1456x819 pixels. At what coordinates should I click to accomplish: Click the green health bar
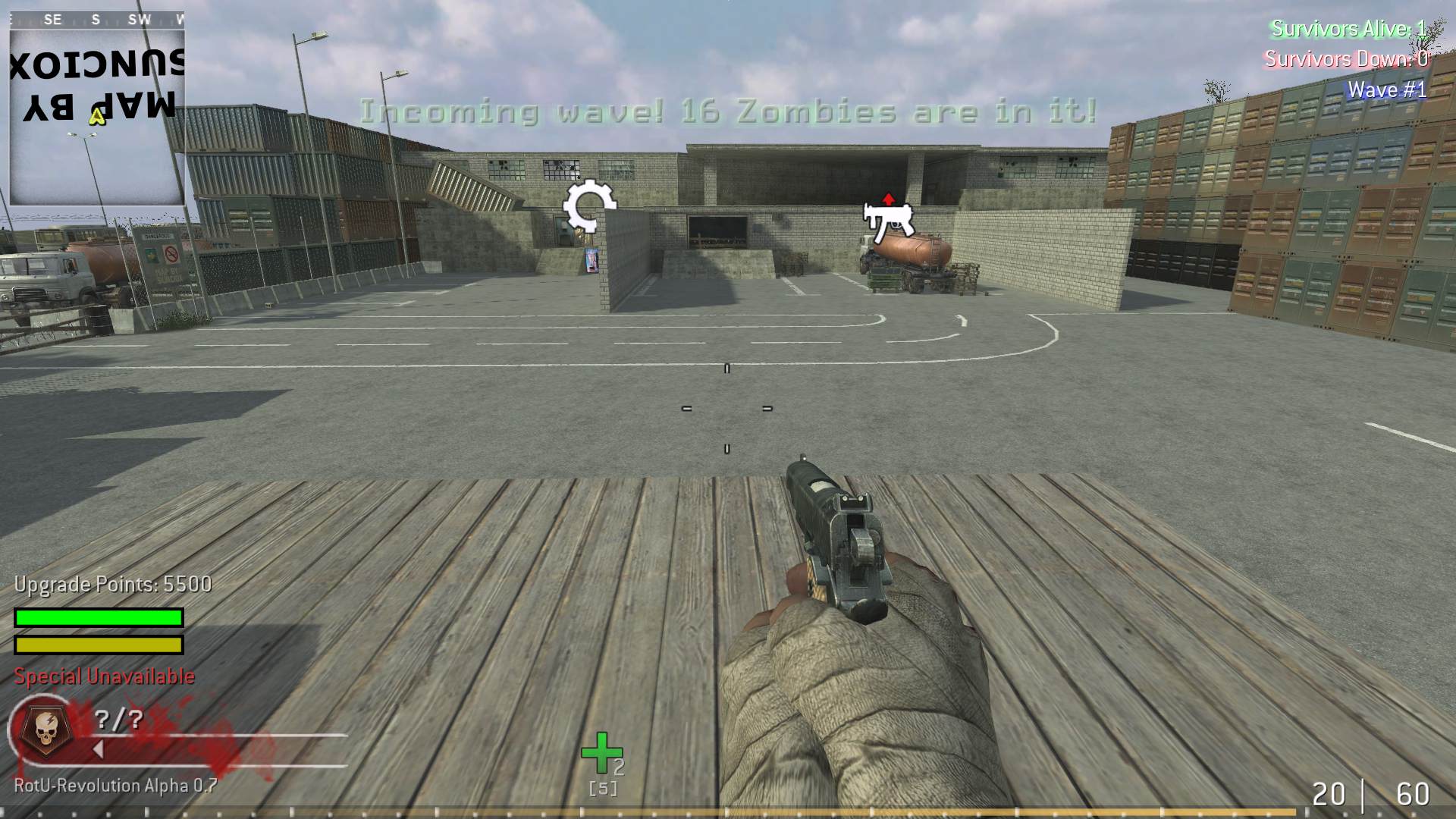97,616
